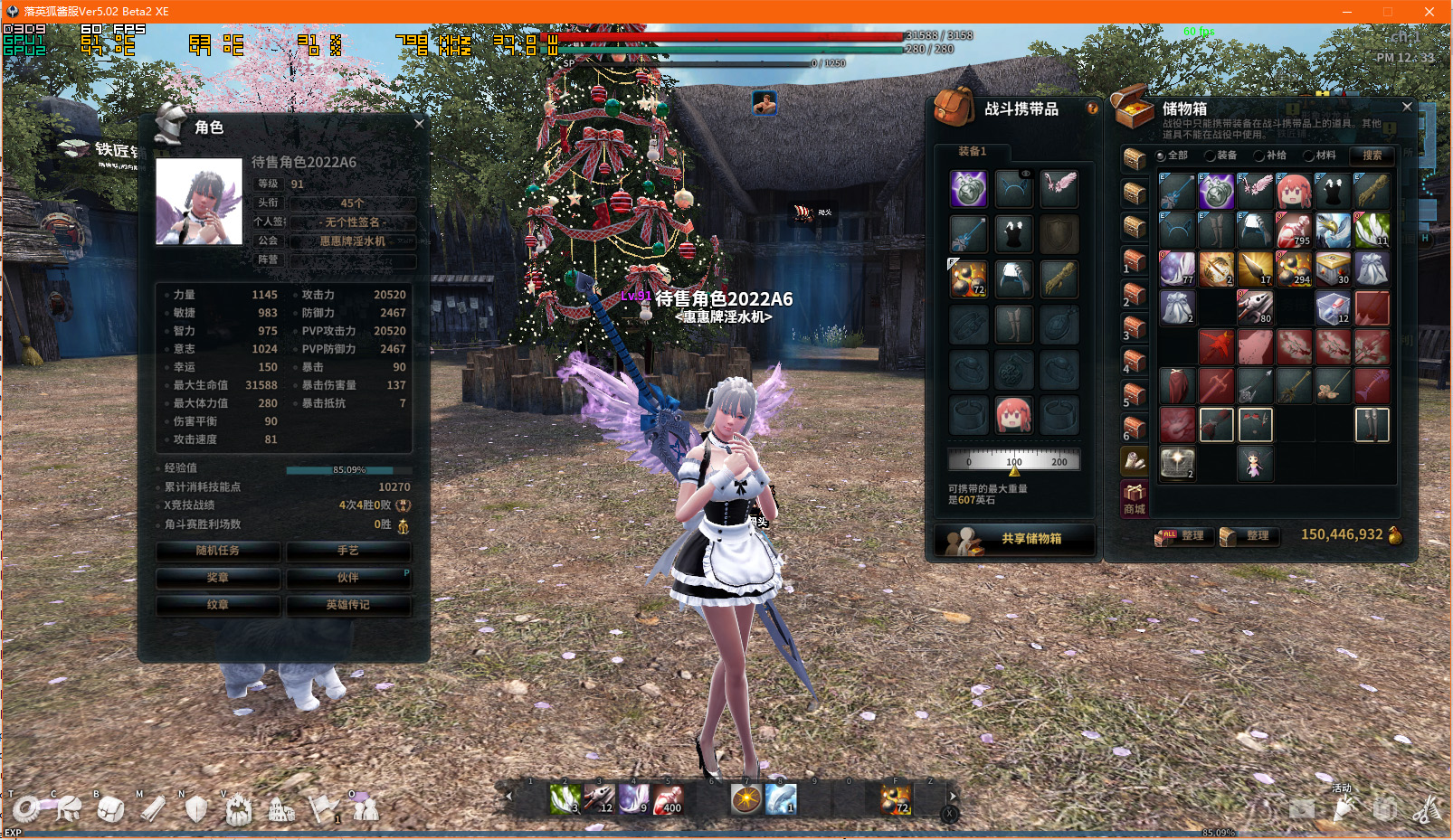
Task: Open the 英雄传记 hero biography button
Action: click(348, 605)
